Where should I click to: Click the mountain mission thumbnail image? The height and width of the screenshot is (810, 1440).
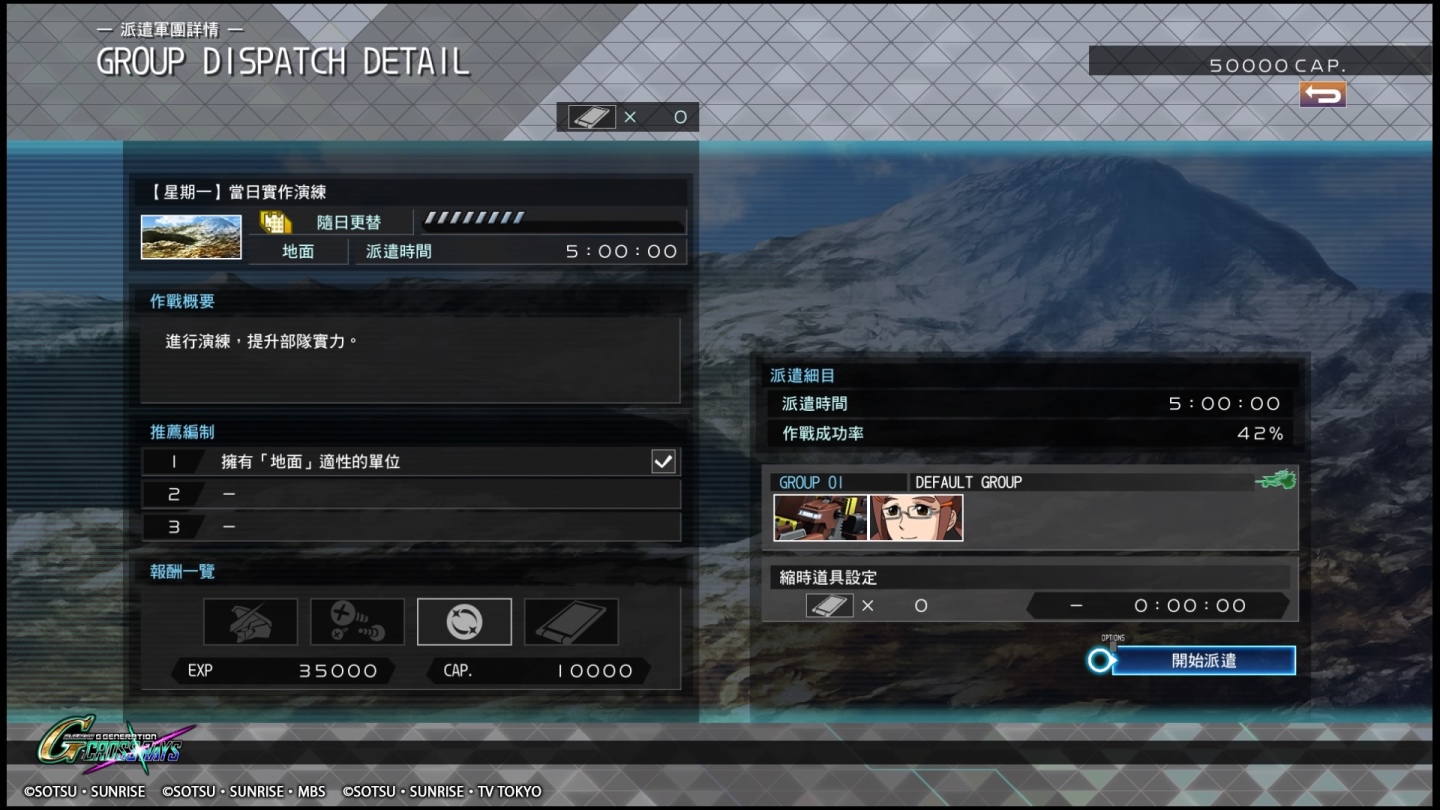(x=191, y=237)
